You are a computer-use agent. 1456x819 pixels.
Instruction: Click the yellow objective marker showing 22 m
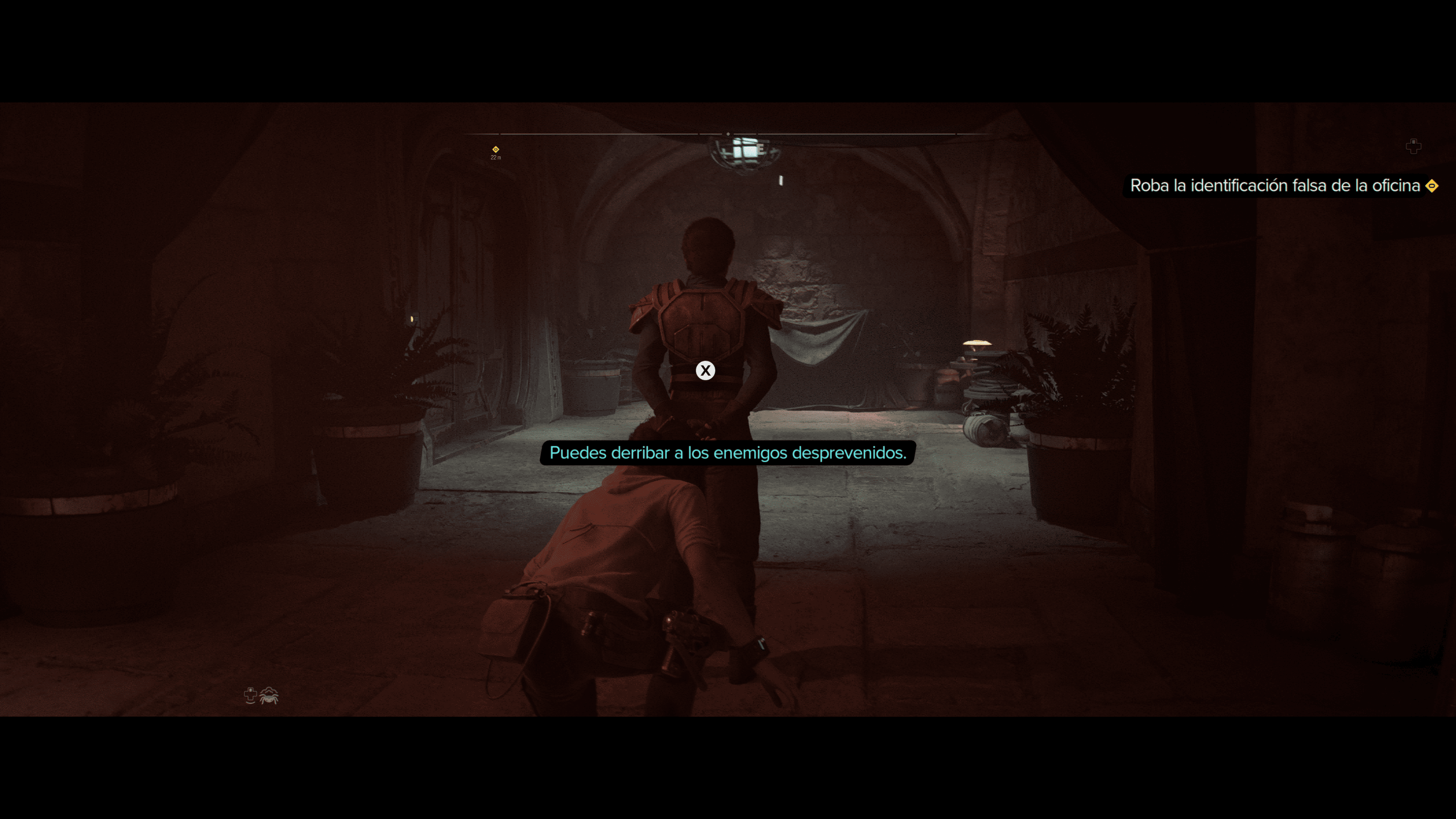(496, 150)
